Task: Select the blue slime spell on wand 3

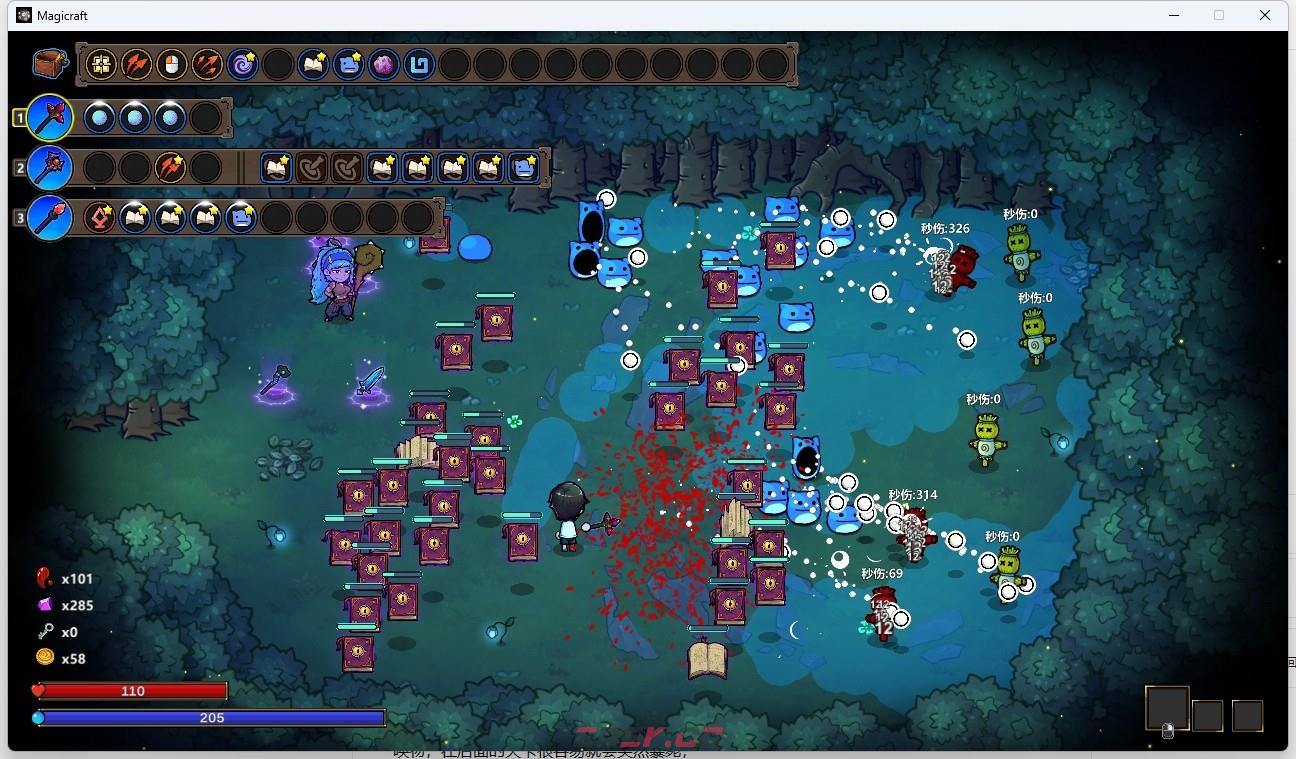Action: tap(240, 217)
